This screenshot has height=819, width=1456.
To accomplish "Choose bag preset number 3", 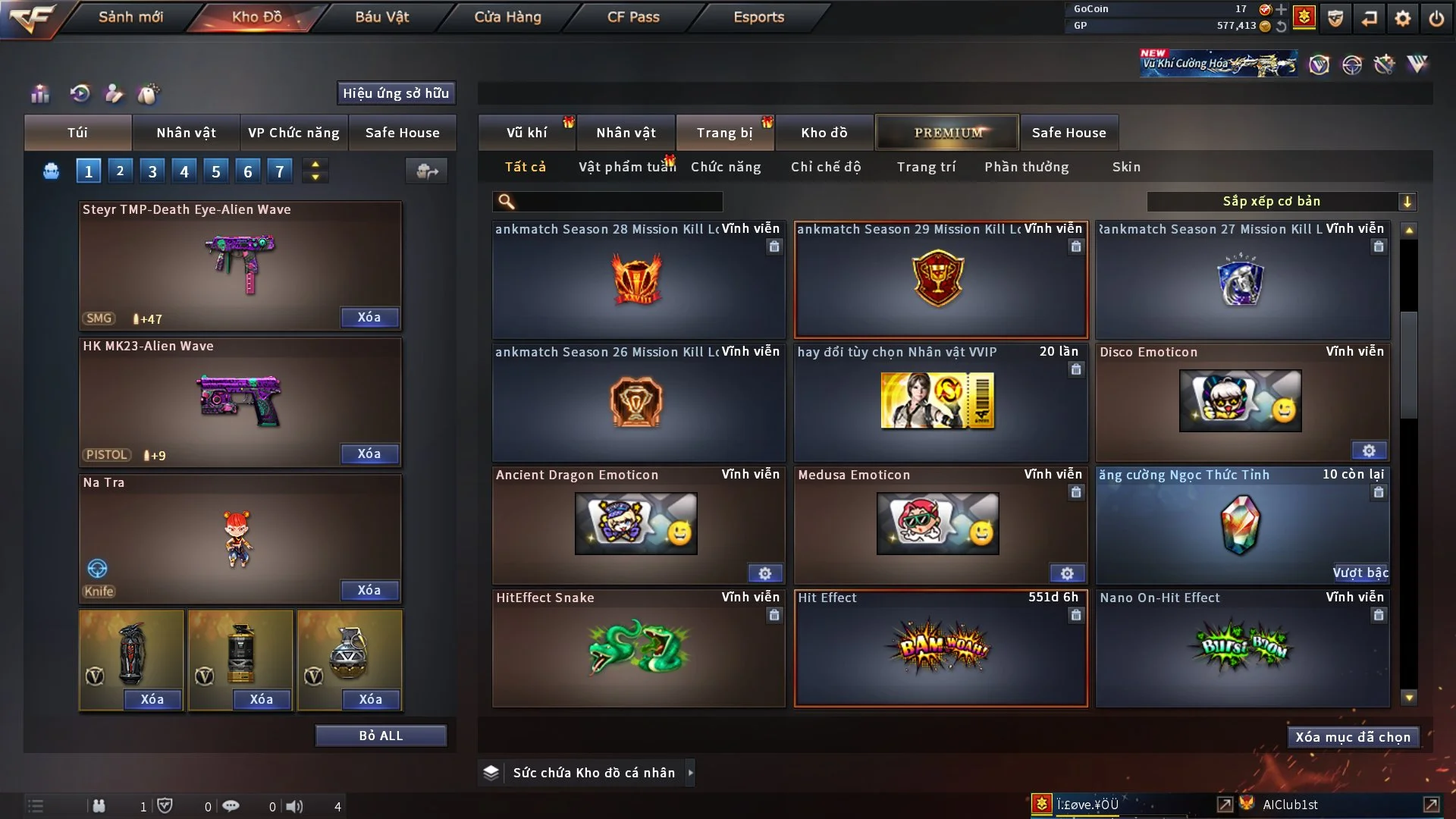I will (152, 171).
